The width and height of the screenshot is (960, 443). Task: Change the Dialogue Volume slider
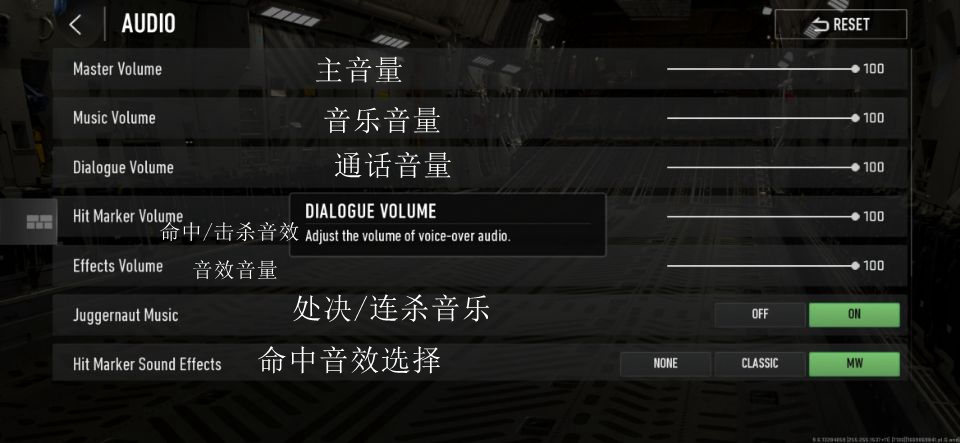point(761,167)
